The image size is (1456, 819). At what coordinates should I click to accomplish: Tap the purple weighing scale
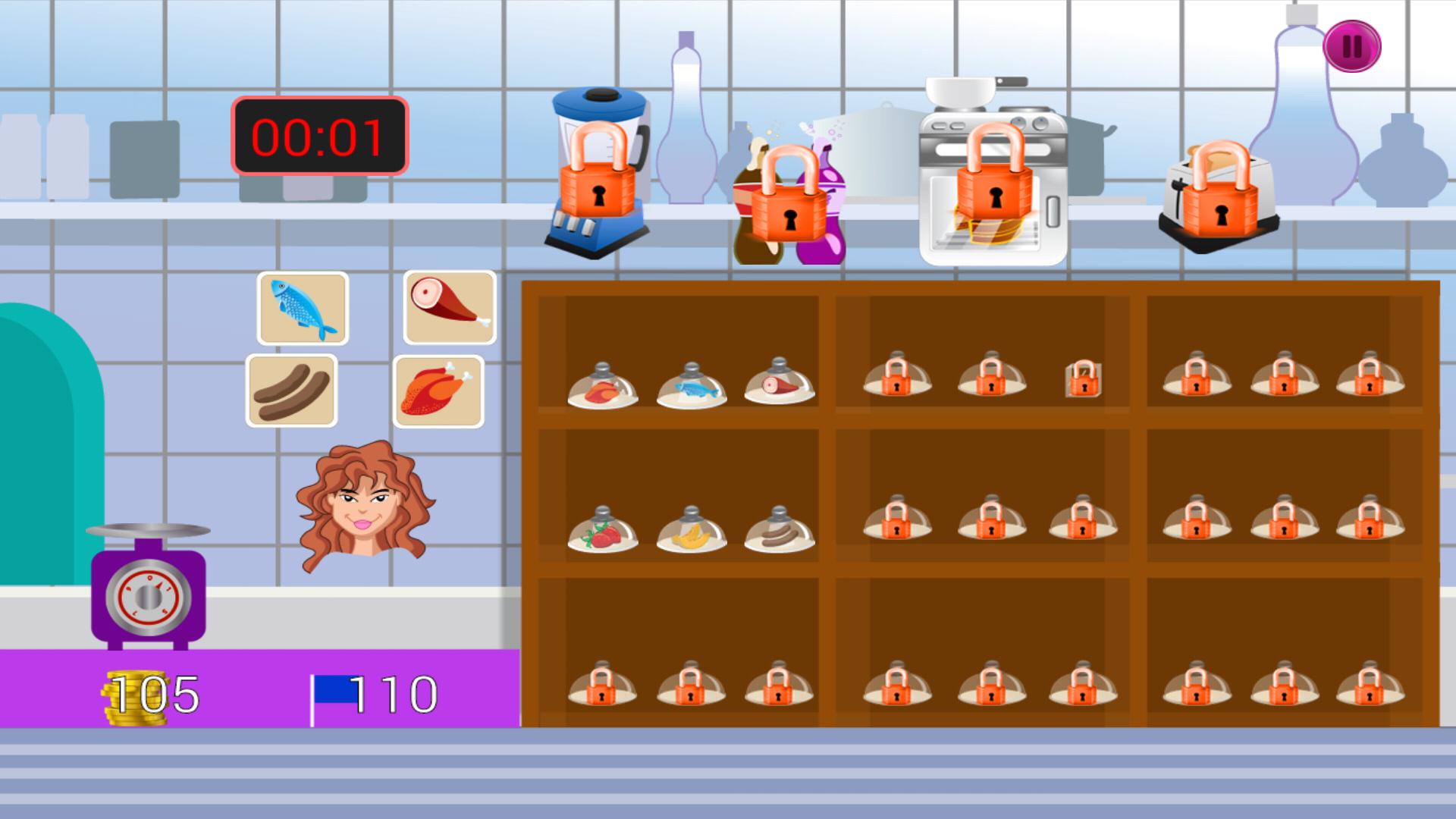pos(149,591)
